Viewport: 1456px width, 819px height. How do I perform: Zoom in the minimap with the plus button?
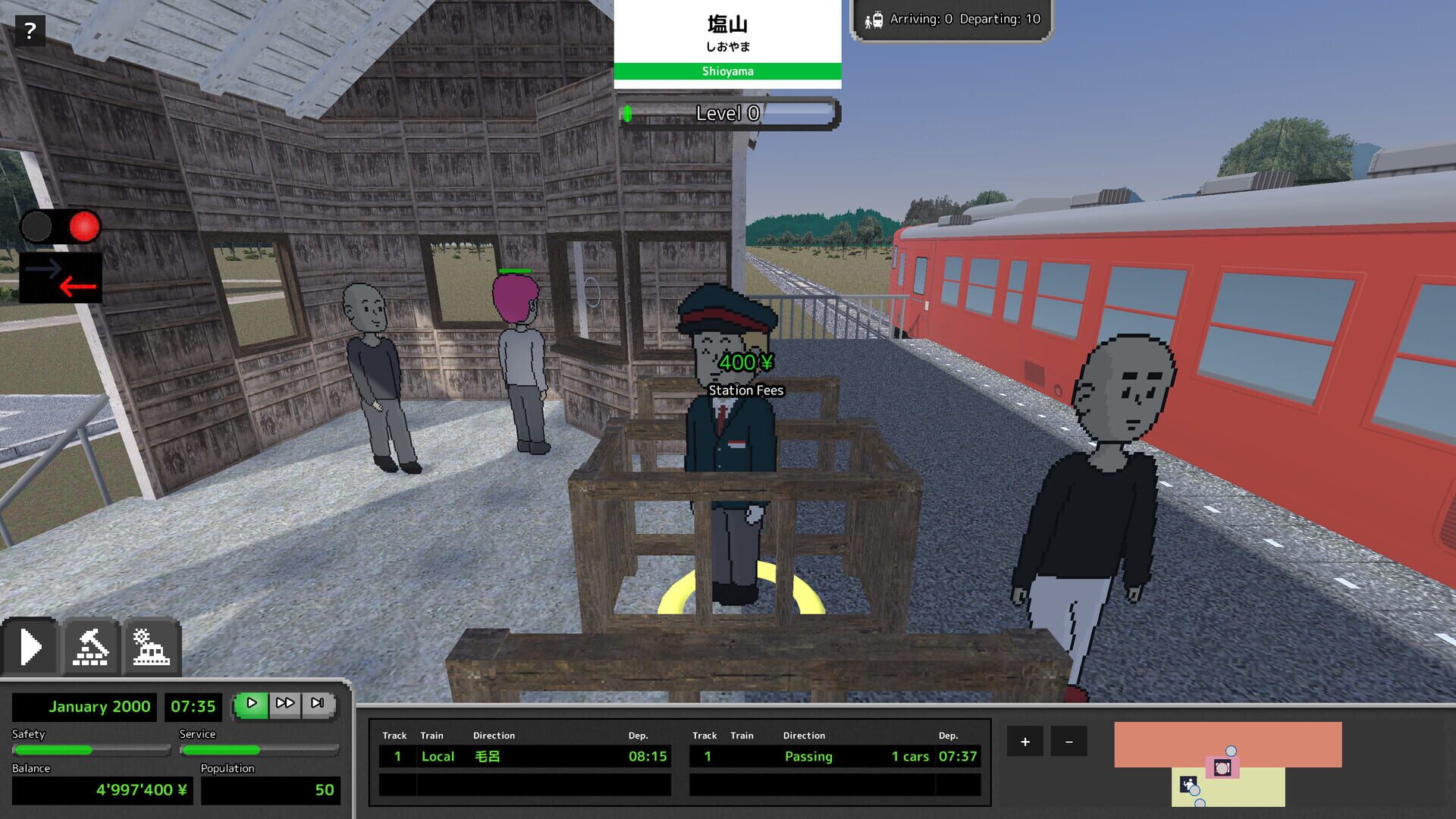(1025, 741)
